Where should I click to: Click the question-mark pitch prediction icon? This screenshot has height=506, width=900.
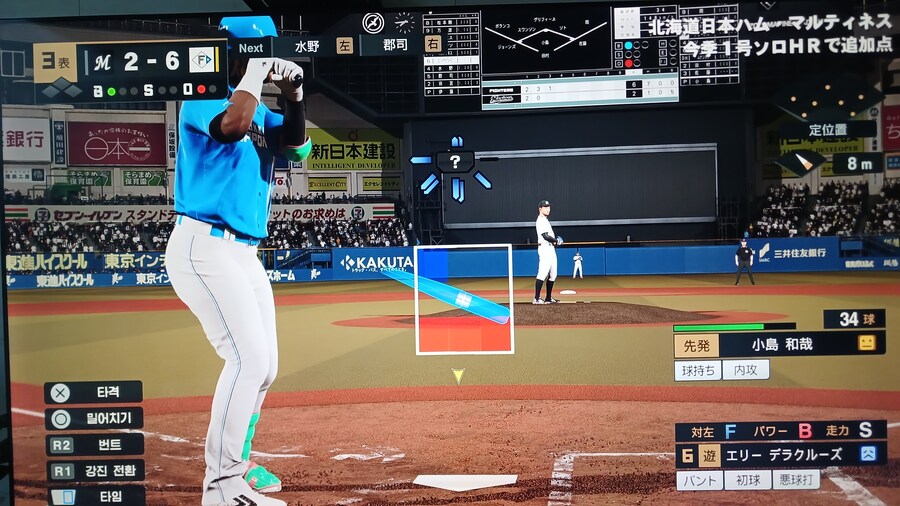click(x=455, y=162)
